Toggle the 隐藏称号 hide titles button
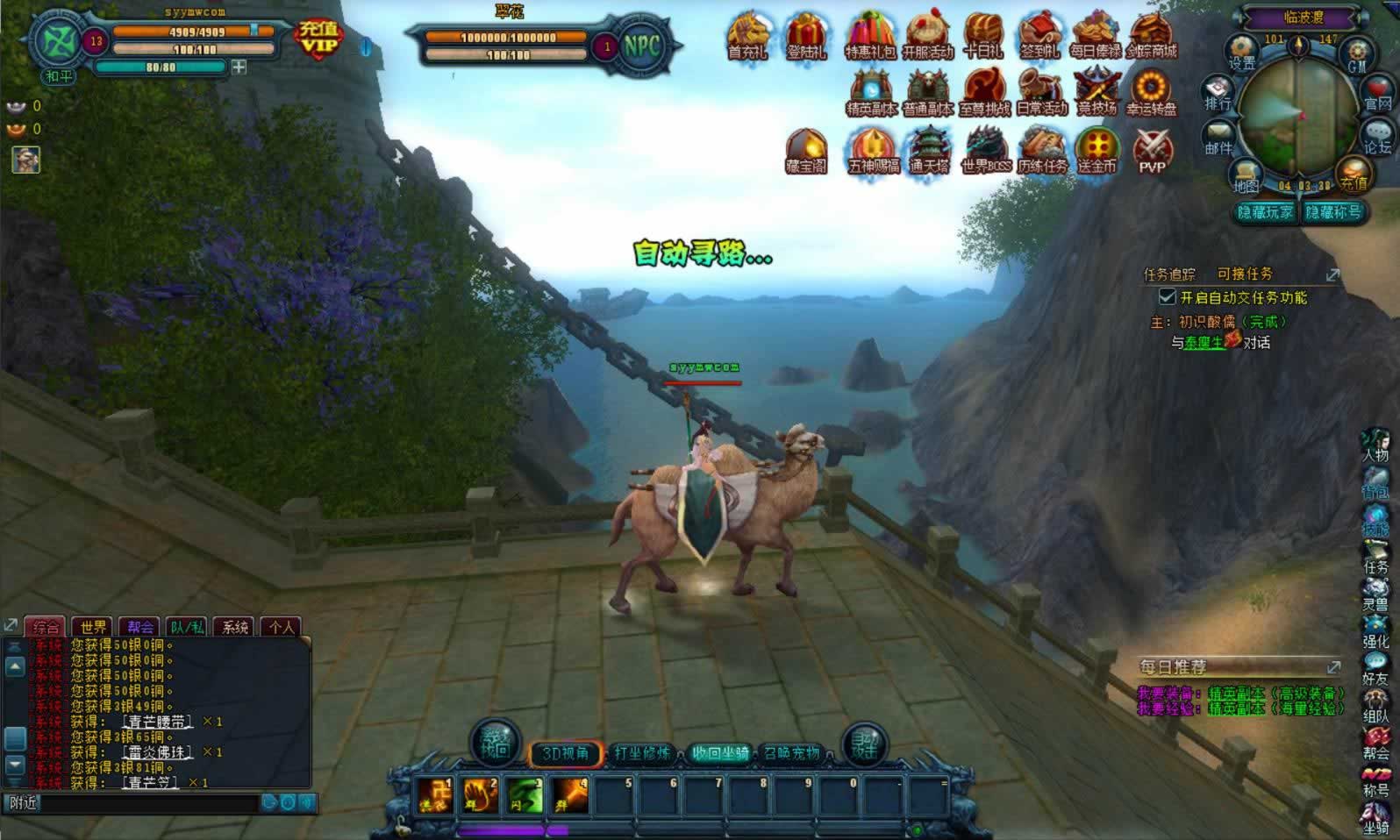 [1333, 212]
